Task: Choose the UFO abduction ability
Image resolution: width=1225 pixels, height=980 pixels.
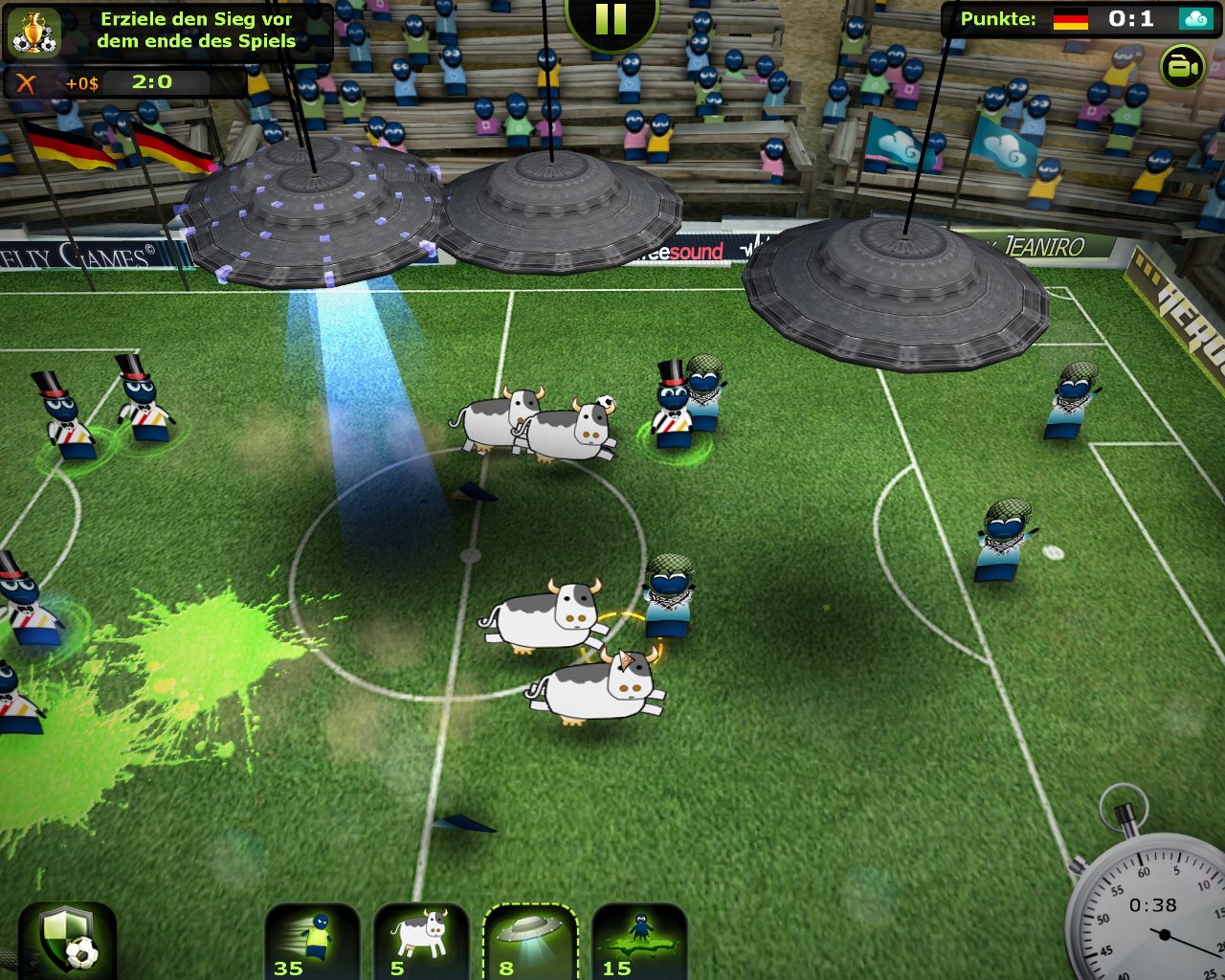Action: (529, 942)
